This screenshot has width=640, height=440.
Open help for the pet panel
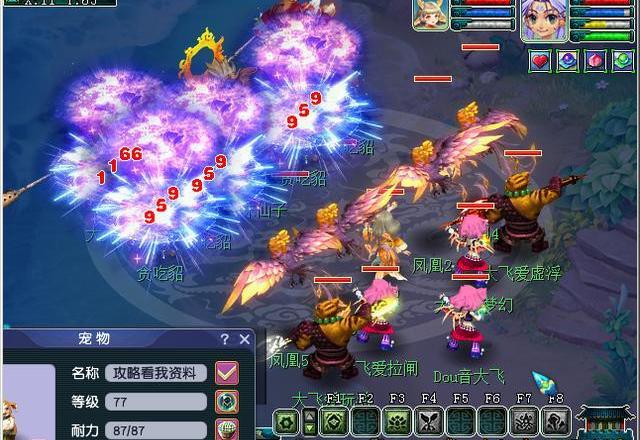click(225, 339)
